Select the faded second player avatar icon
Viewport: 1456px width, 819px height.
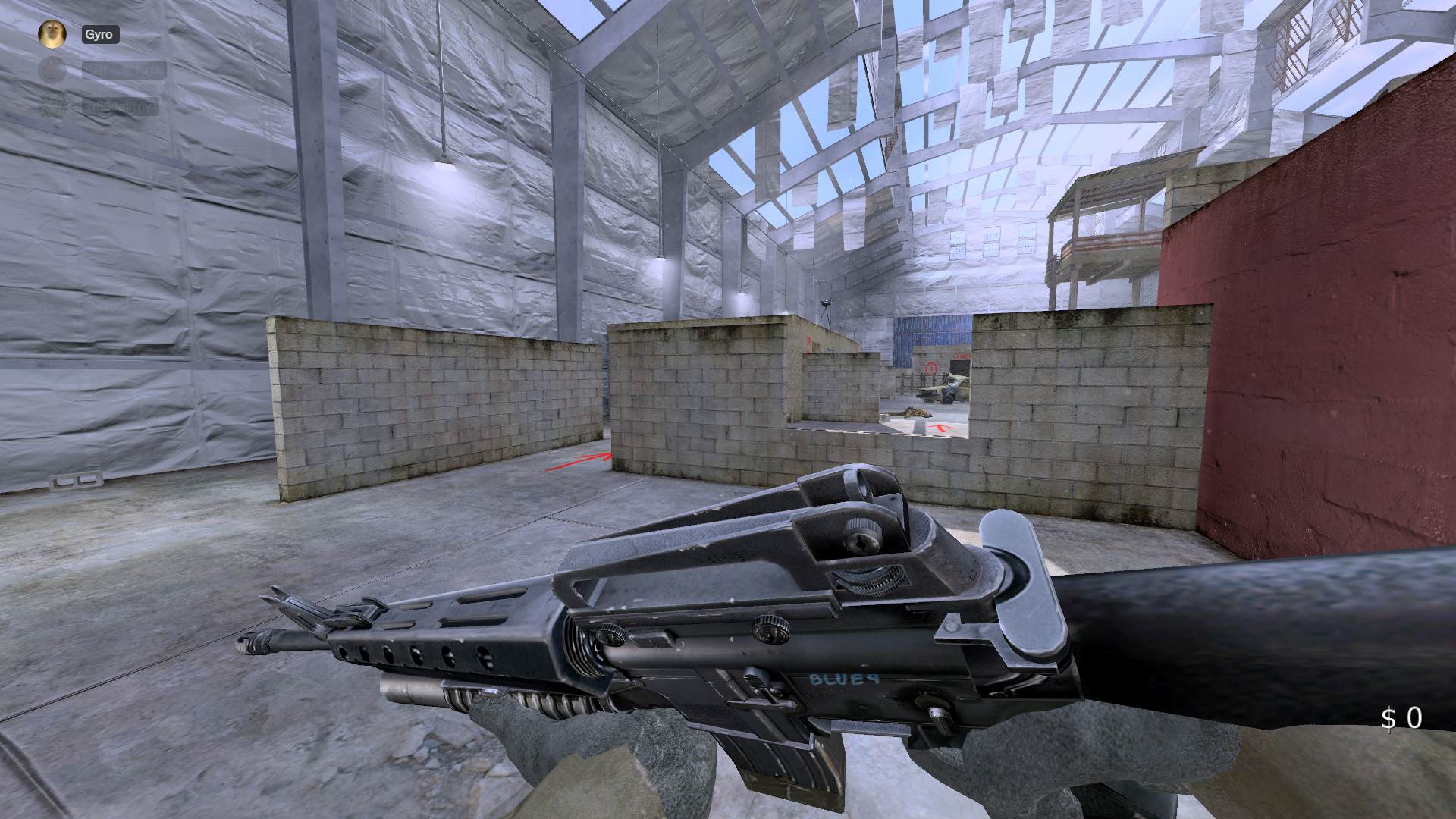(x=52, y=71)
